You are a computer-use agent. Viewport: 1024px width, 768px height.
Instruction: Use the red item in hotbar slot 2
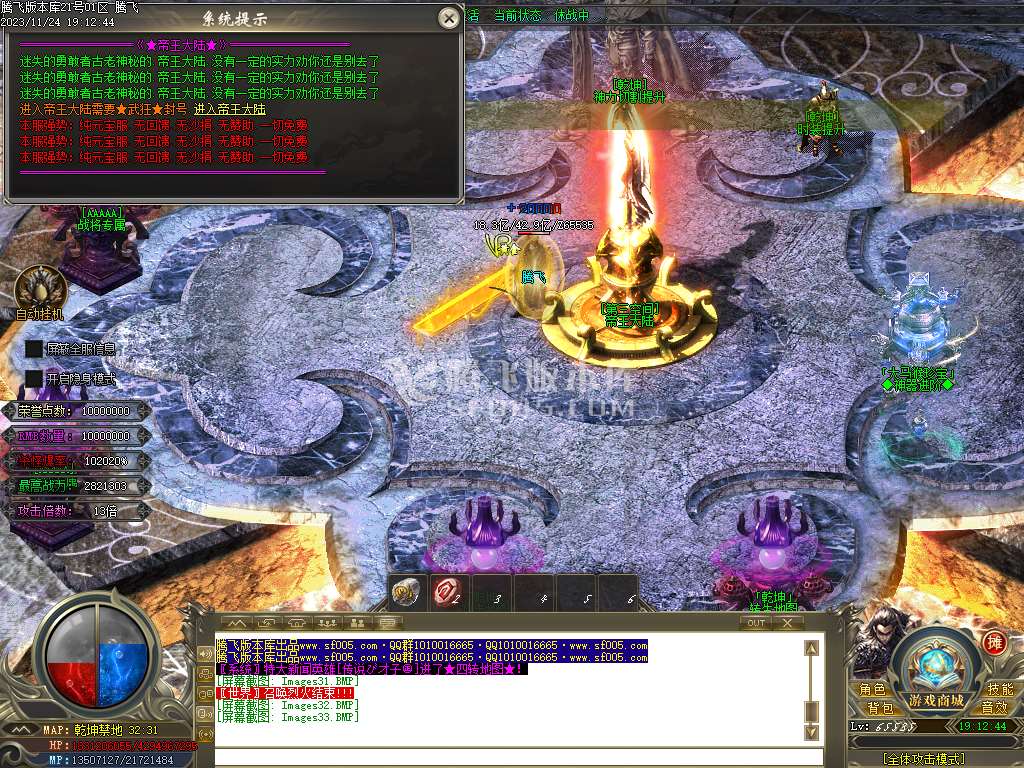(x=447, y=593)
